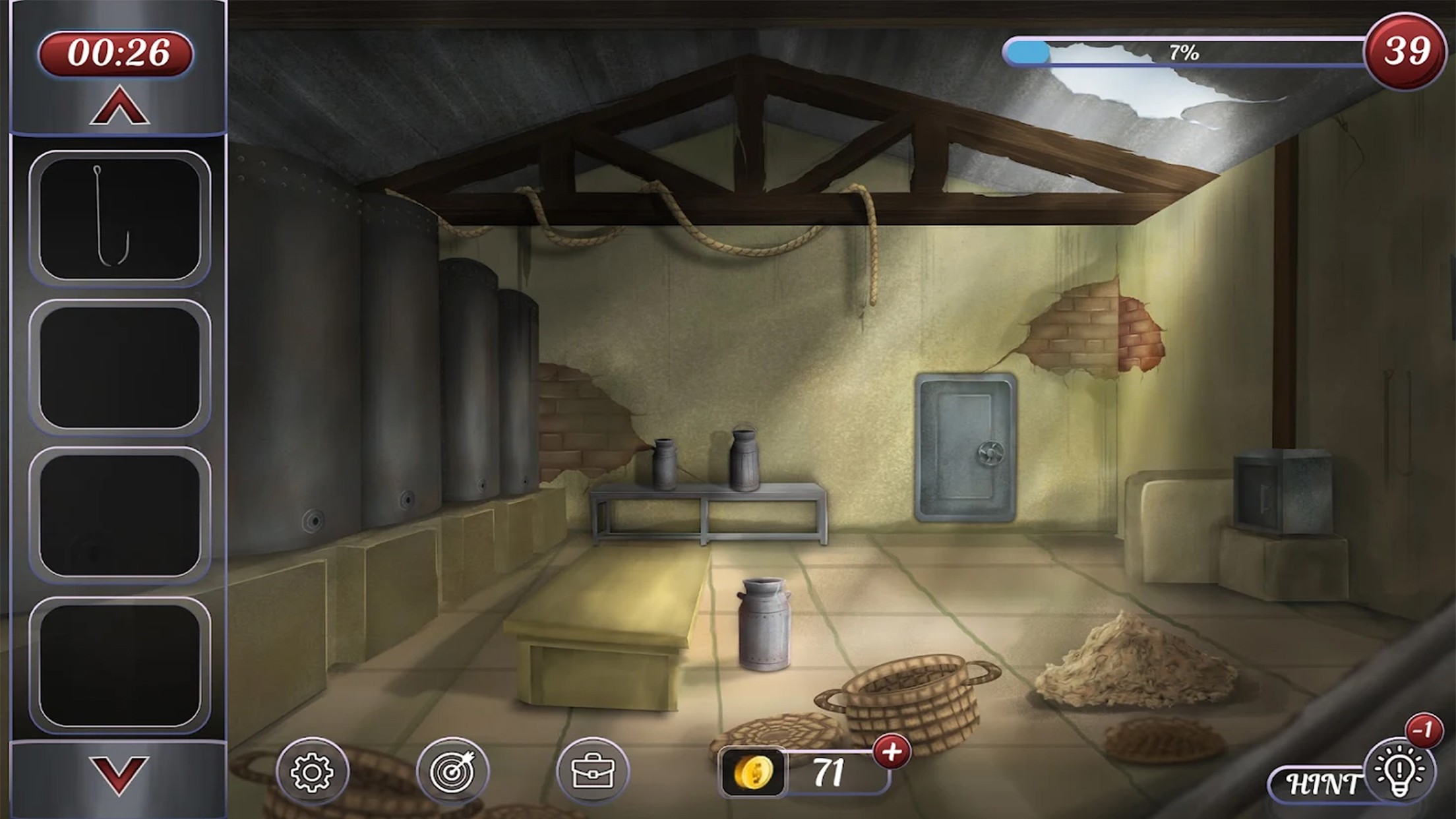Open the briefcase inventory bag
This screenshot has width=1456, height=819.
click(593, 772)
